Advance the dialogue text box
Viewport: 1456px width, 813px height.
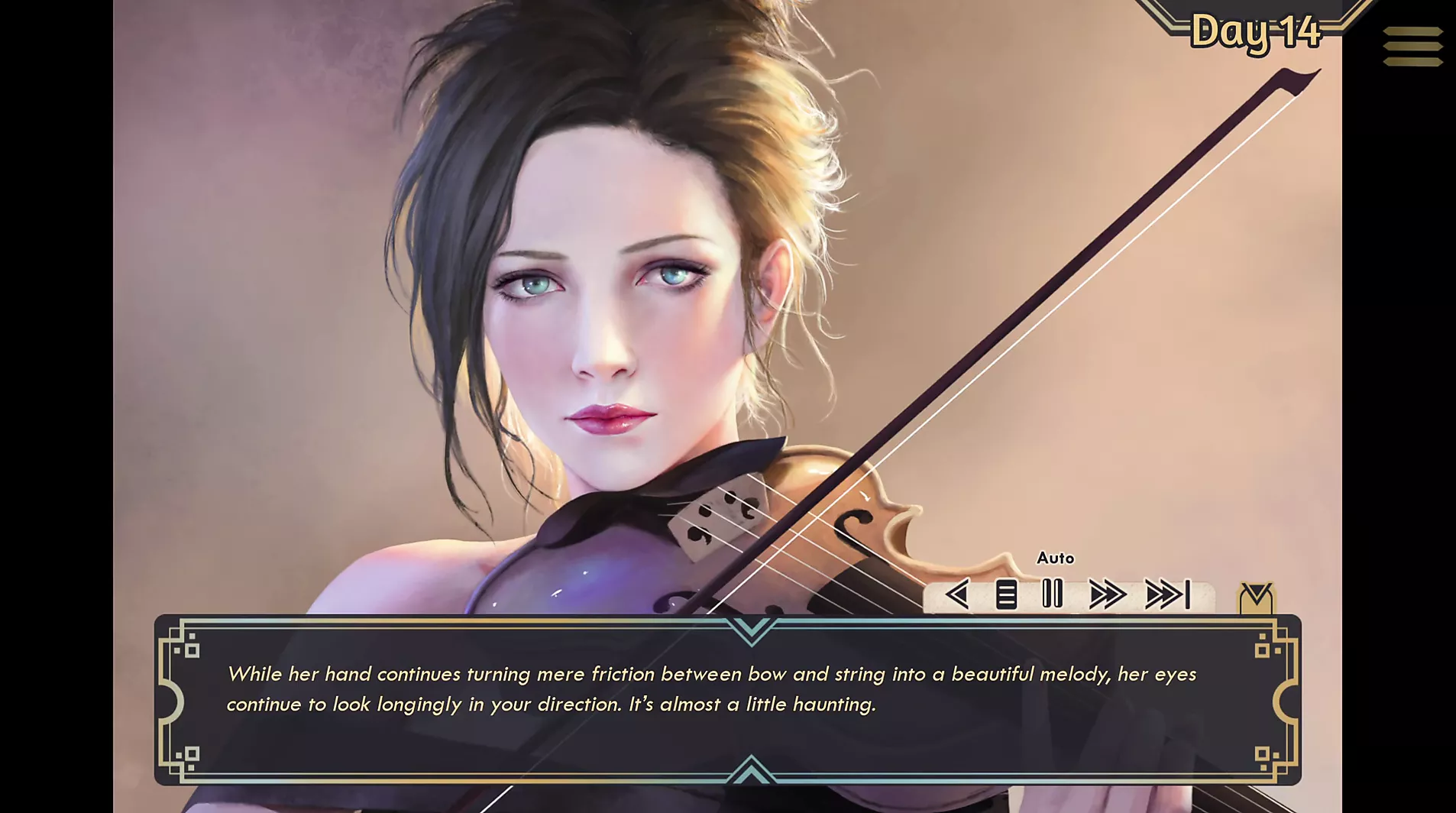point(726,699)
